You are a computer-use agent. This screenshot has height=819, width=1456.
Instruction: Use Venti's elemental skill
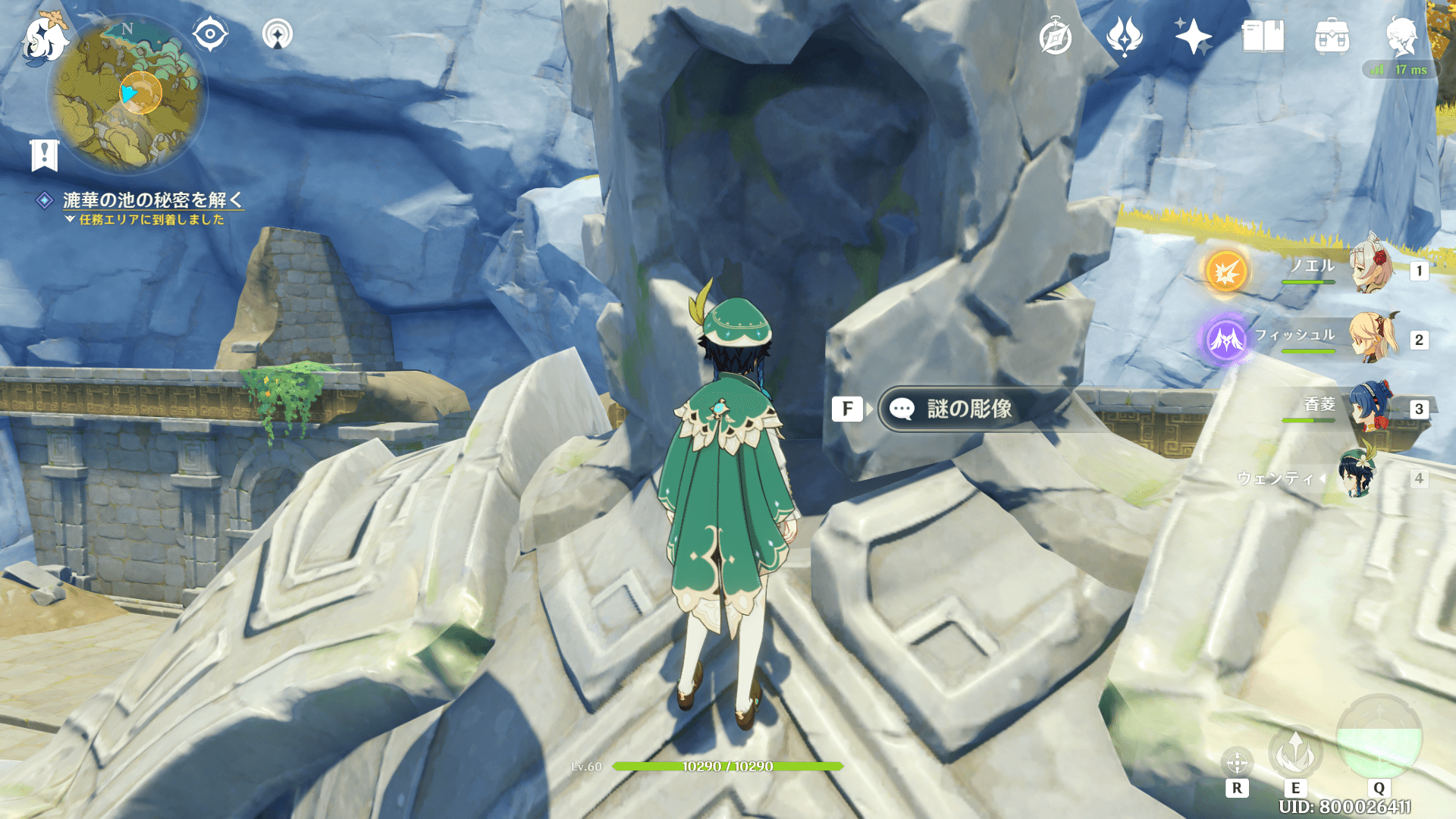click(x=1295, y=752)
